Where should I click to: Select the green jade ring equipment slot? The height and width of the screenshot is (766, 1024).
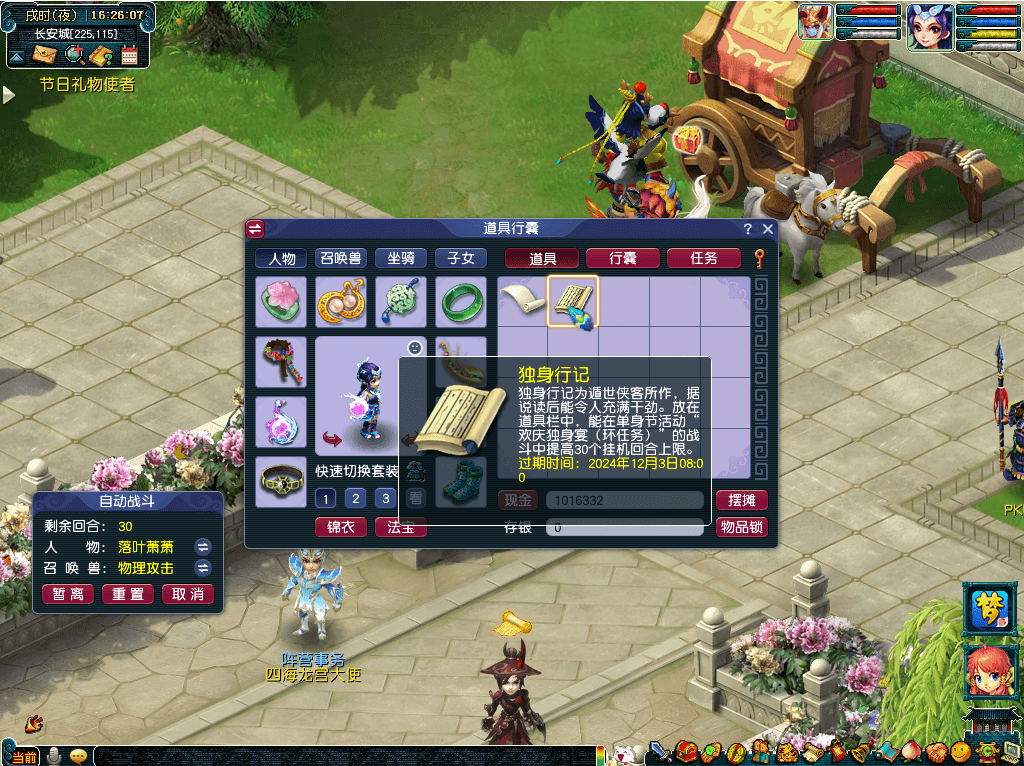click(x=461, y=302)
